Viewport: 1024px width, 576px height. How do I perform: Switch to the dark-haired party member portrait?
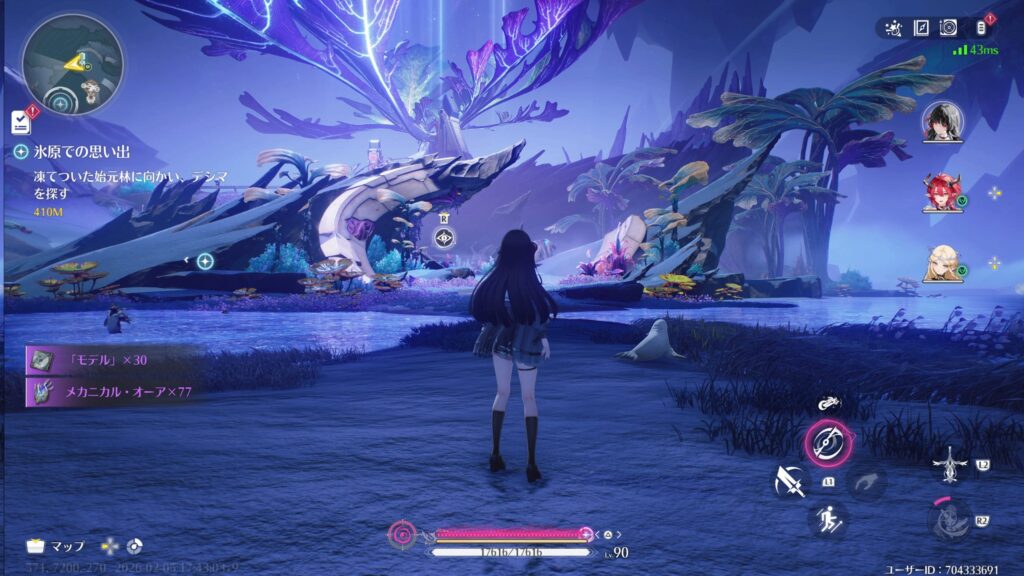click(x=942, y=122)
